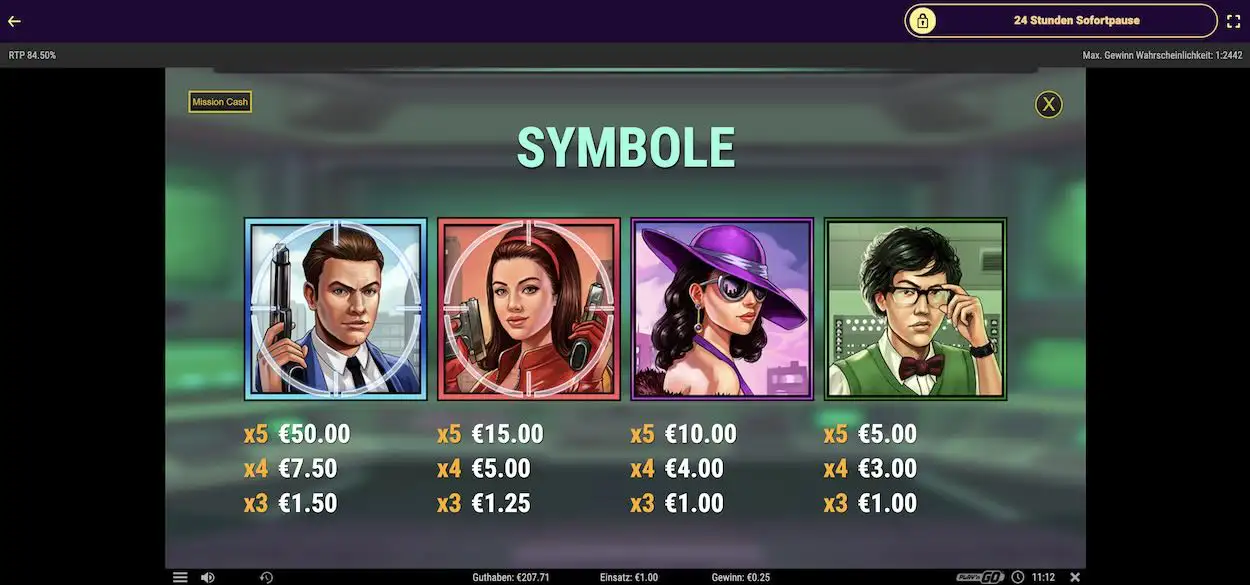Toggle fullscreen mode in the top corner

(x=1233, y=21)
